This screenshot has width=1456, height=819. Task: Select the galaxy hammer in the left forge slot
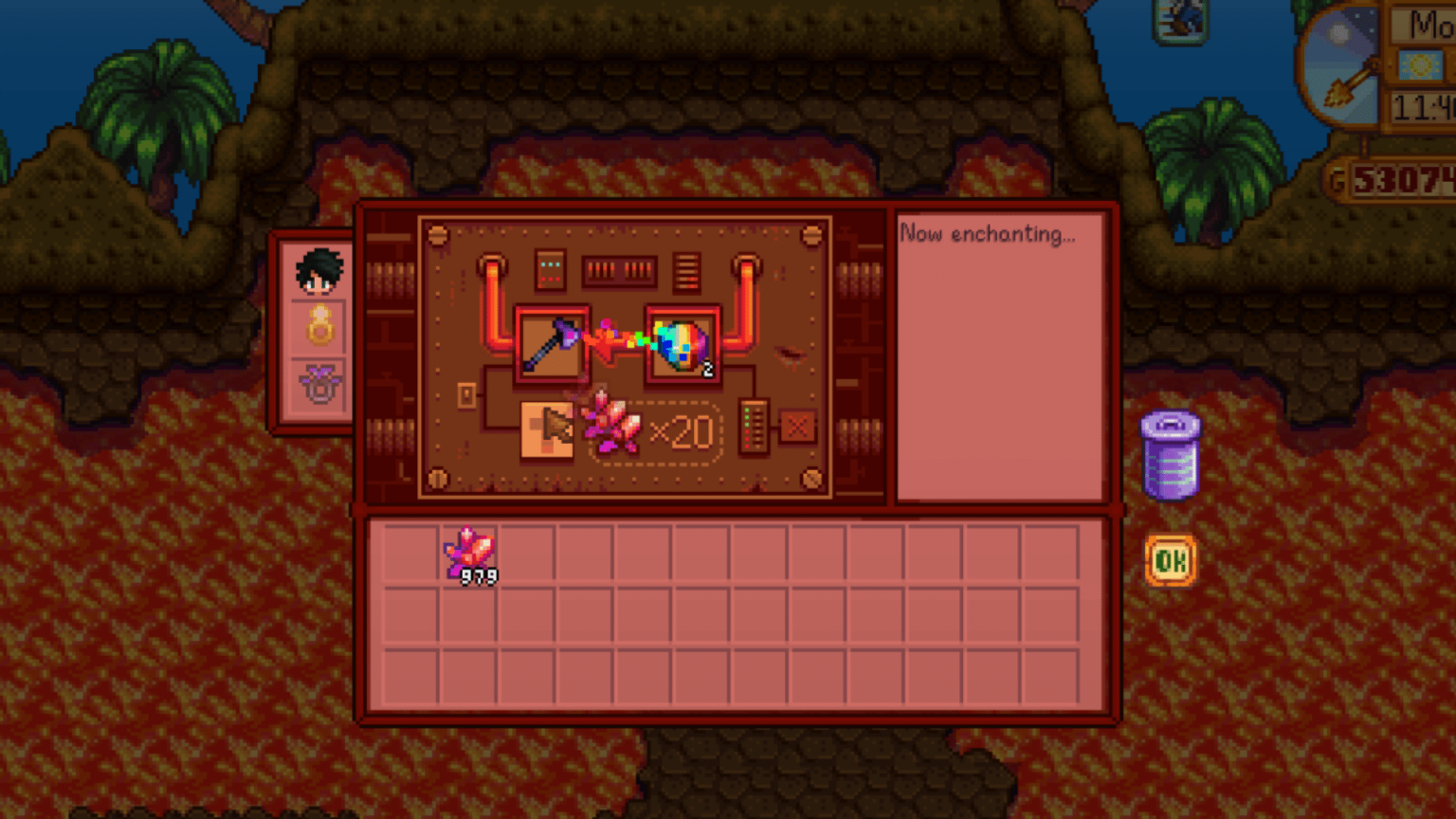coord(550,343)
